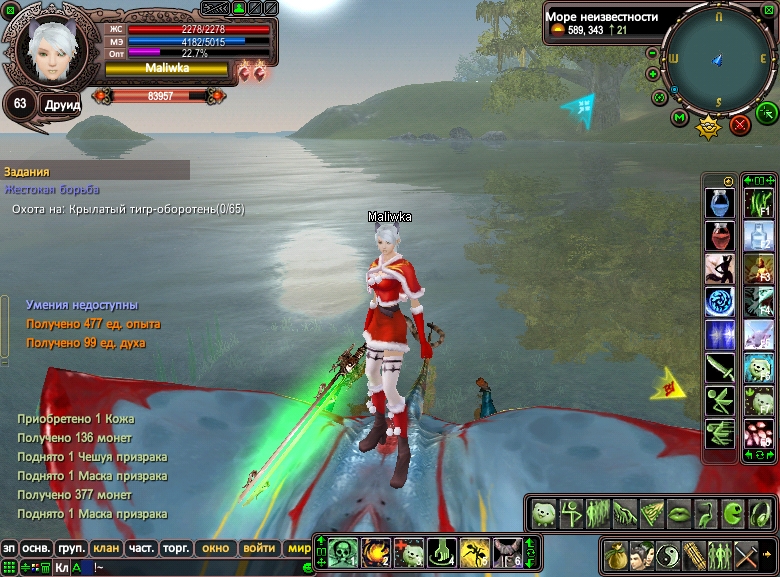Switch to the клан chat tab
The width and height of the screenshot is (780, 577).
pos(105,548)
